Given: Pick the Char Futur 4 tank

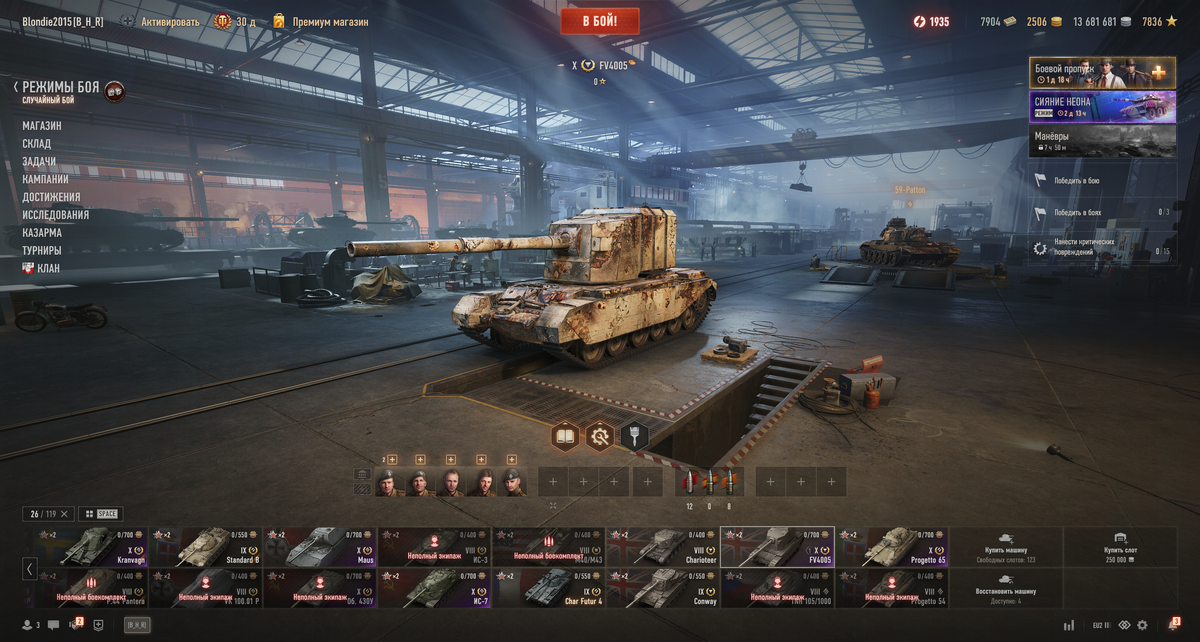Looking at the screenshot, I should (548, 588).
